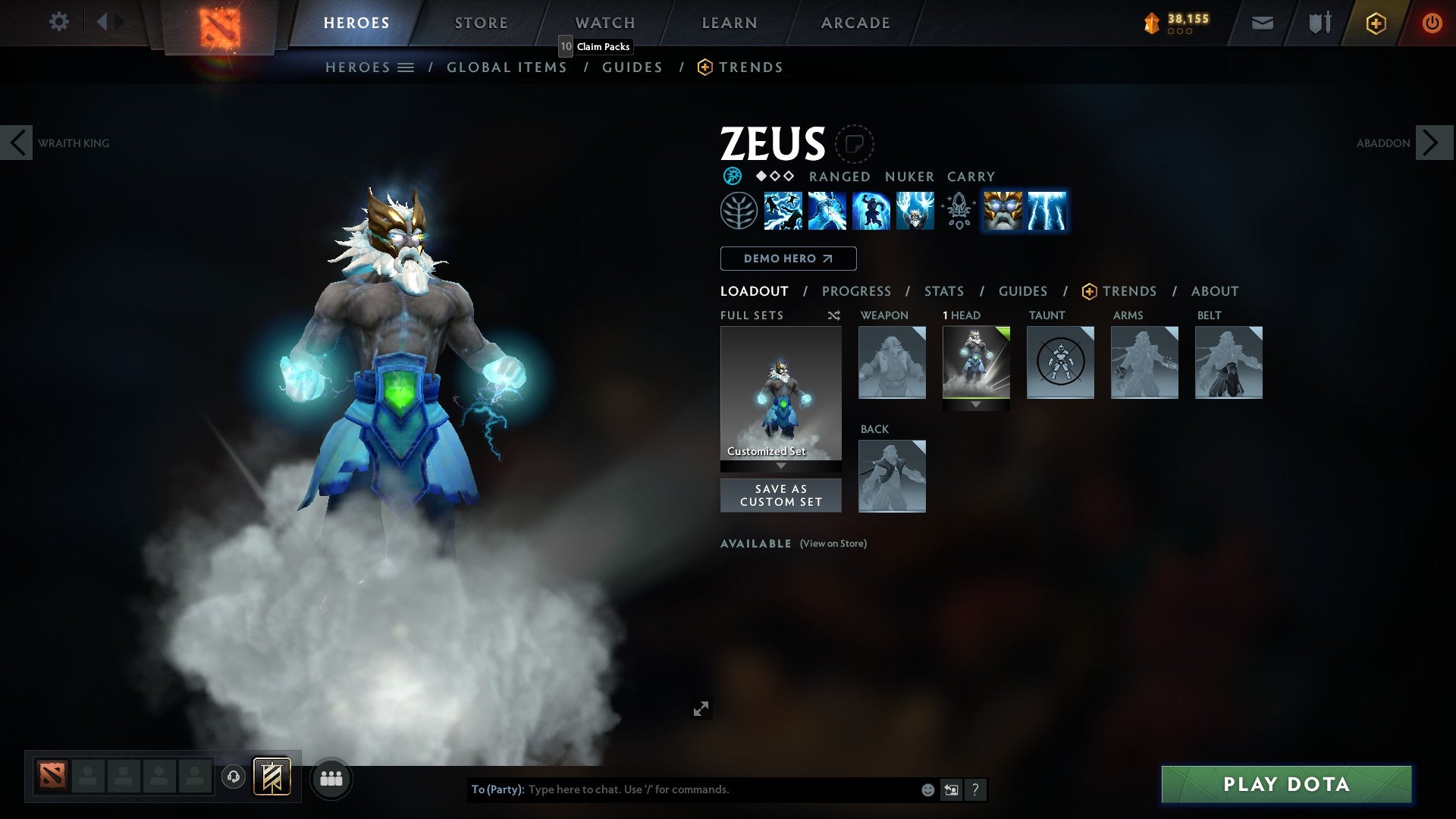Image resolution: width=1456 pixels, height=819 pixels.
Task: Open the Aghanim's Scepter upgrade icon
Action: (x=958, y=211)
